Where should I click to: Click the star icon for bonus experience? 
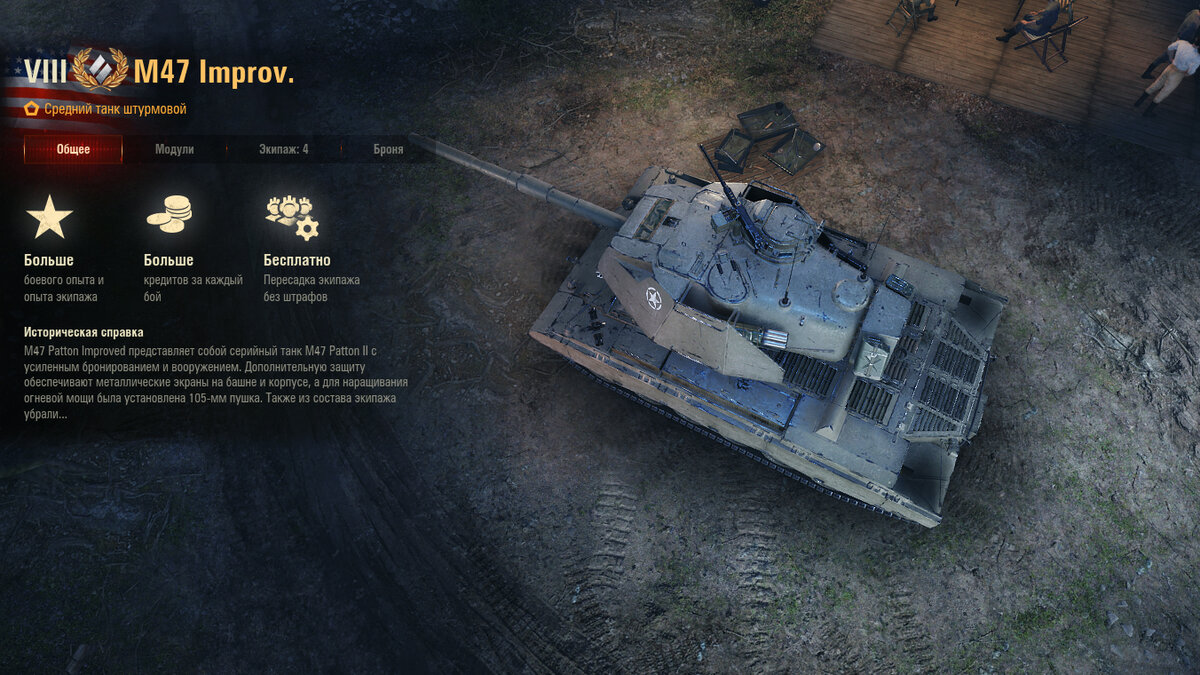click(x=49, y=217)
